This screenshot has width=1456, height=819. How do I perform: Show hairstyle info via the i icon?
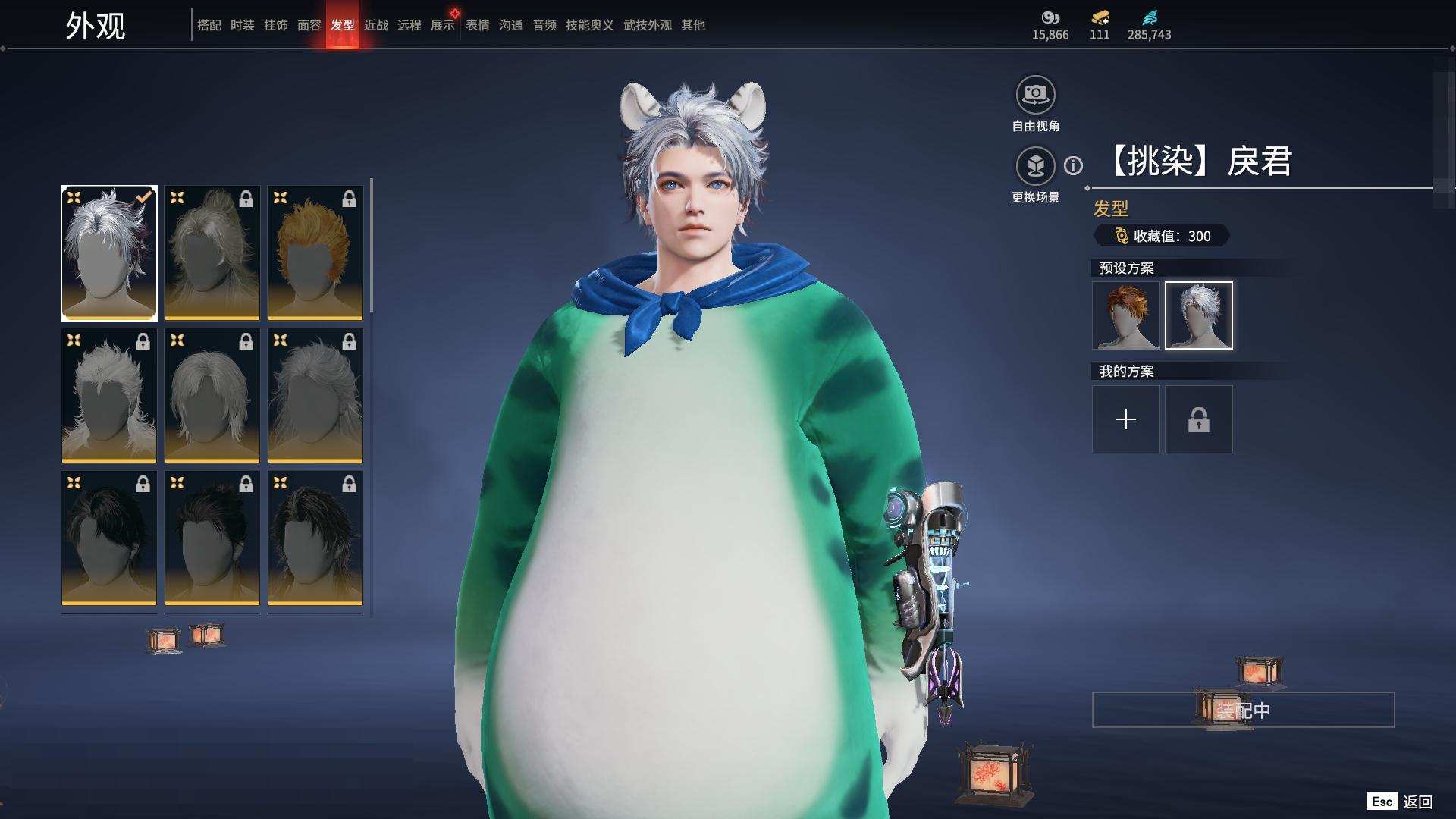pyautogui.click(x=1073, y=165)
